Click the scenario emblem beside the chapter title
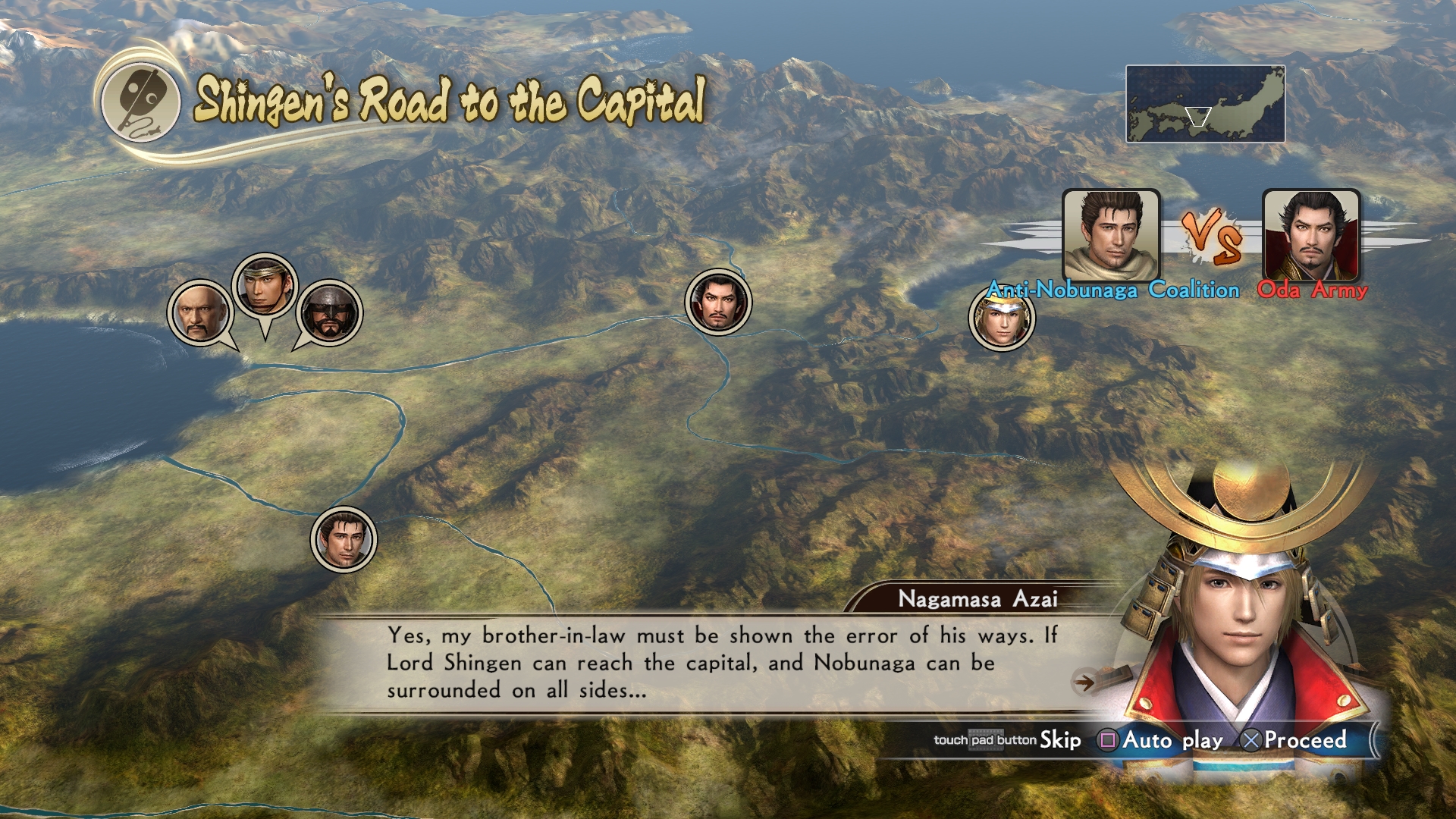Screen dimensions: 1456x819 point(141,104)
